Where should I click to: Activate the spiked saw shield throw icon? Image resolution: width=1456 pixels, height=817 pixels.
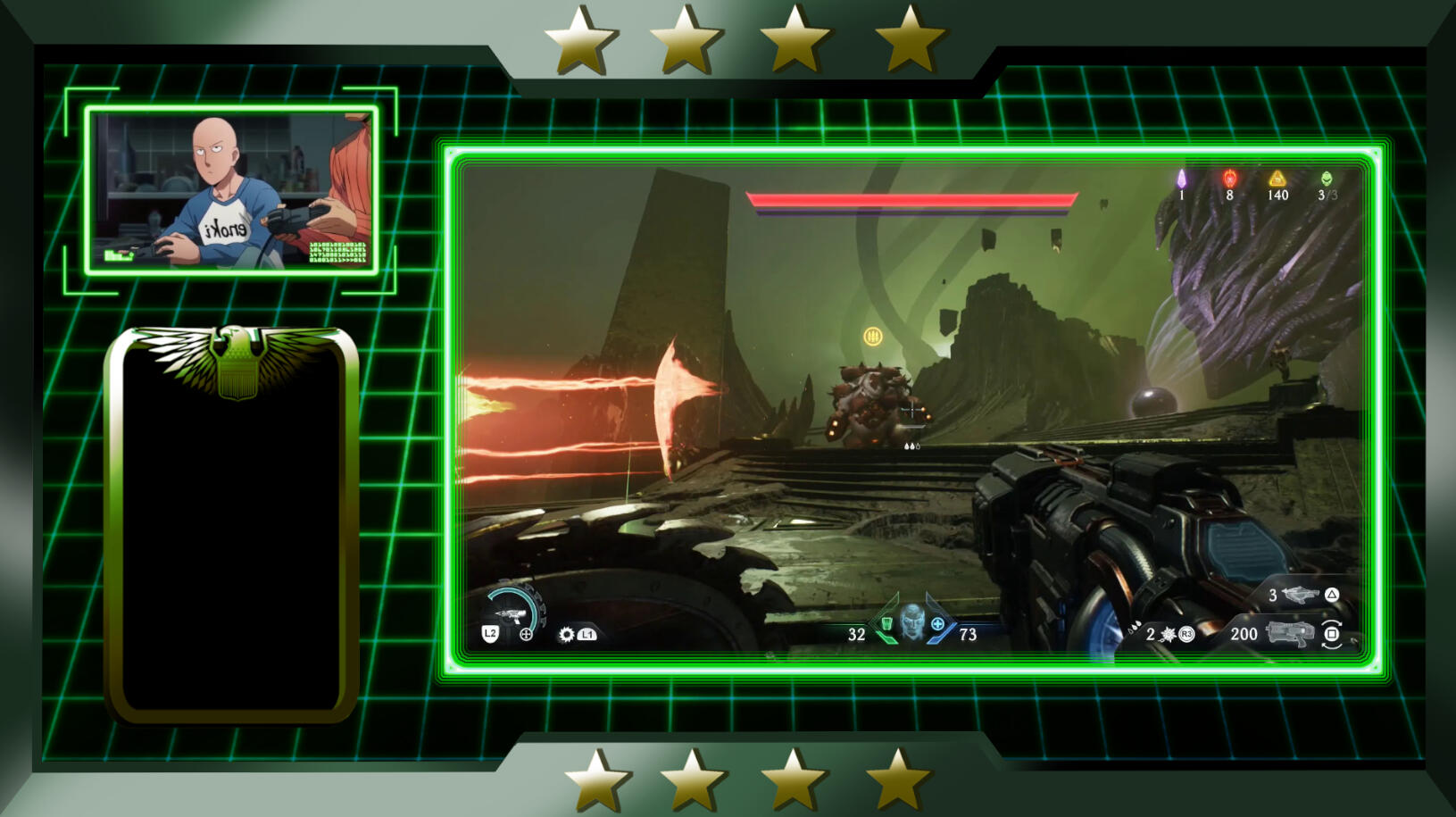pyautogui.click(x=566, y=634)
